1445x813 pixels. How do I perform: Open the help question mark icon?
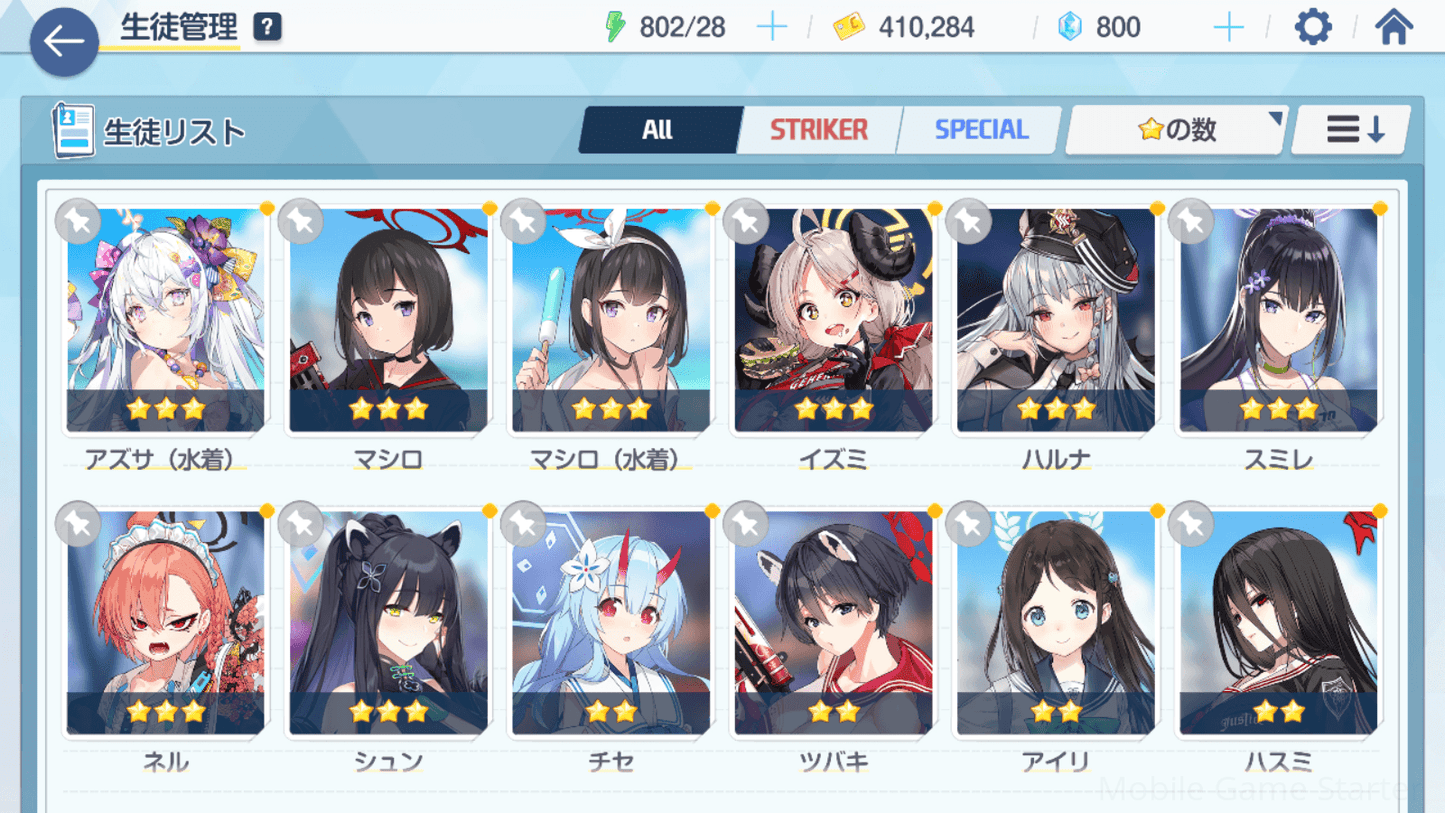point(267,27)
